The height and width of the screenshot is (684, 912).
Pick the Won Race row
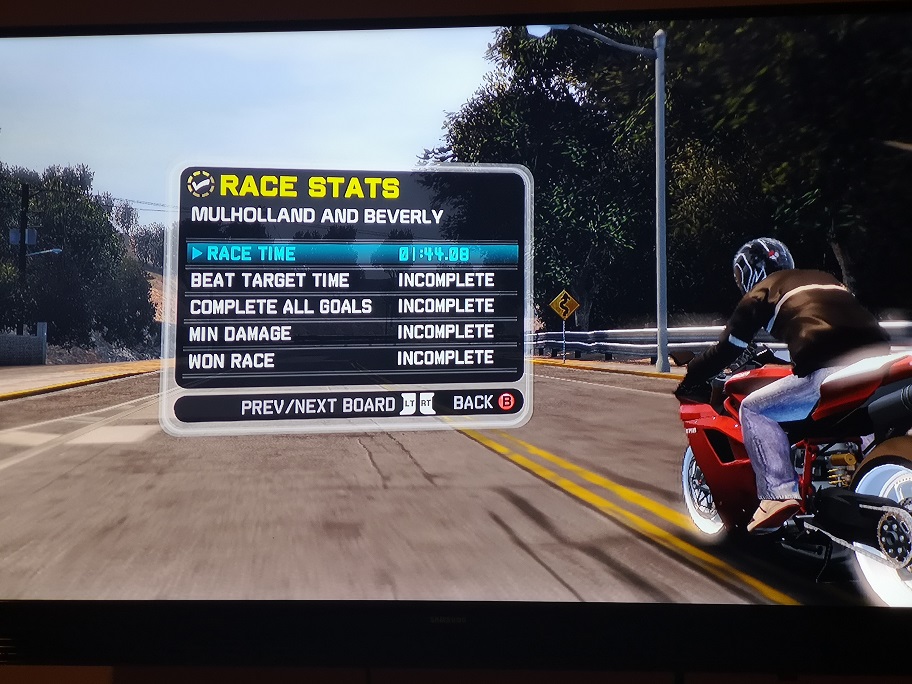(352, 358)
